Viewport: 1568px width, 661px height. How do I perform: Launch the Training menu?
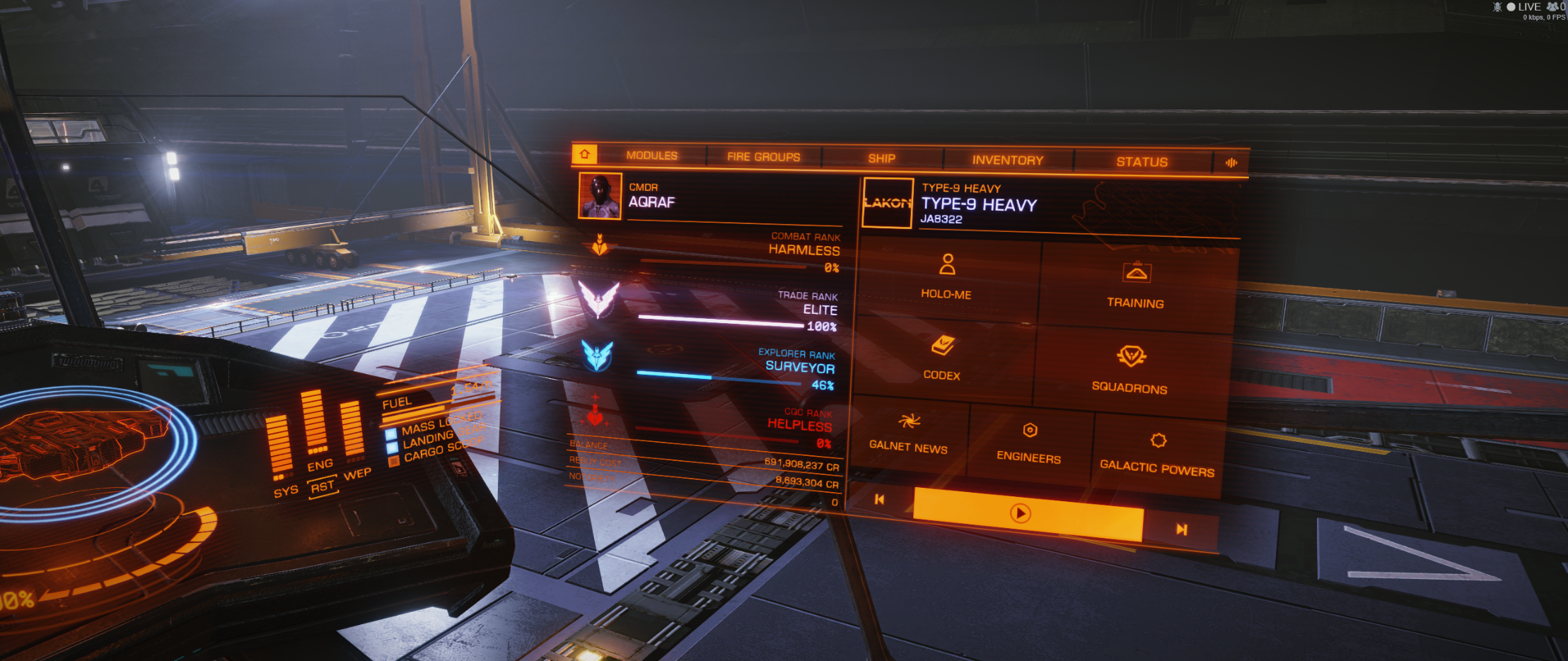pos(1135,286)
